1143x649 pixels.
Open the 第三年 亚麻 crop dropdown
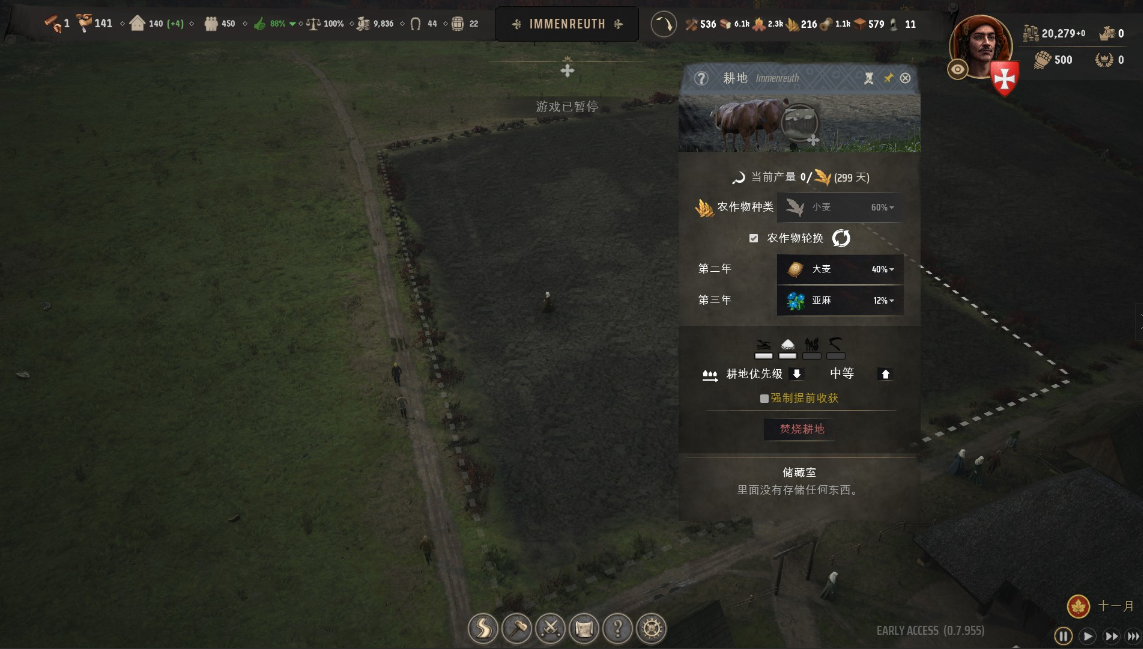pos(840,300)
